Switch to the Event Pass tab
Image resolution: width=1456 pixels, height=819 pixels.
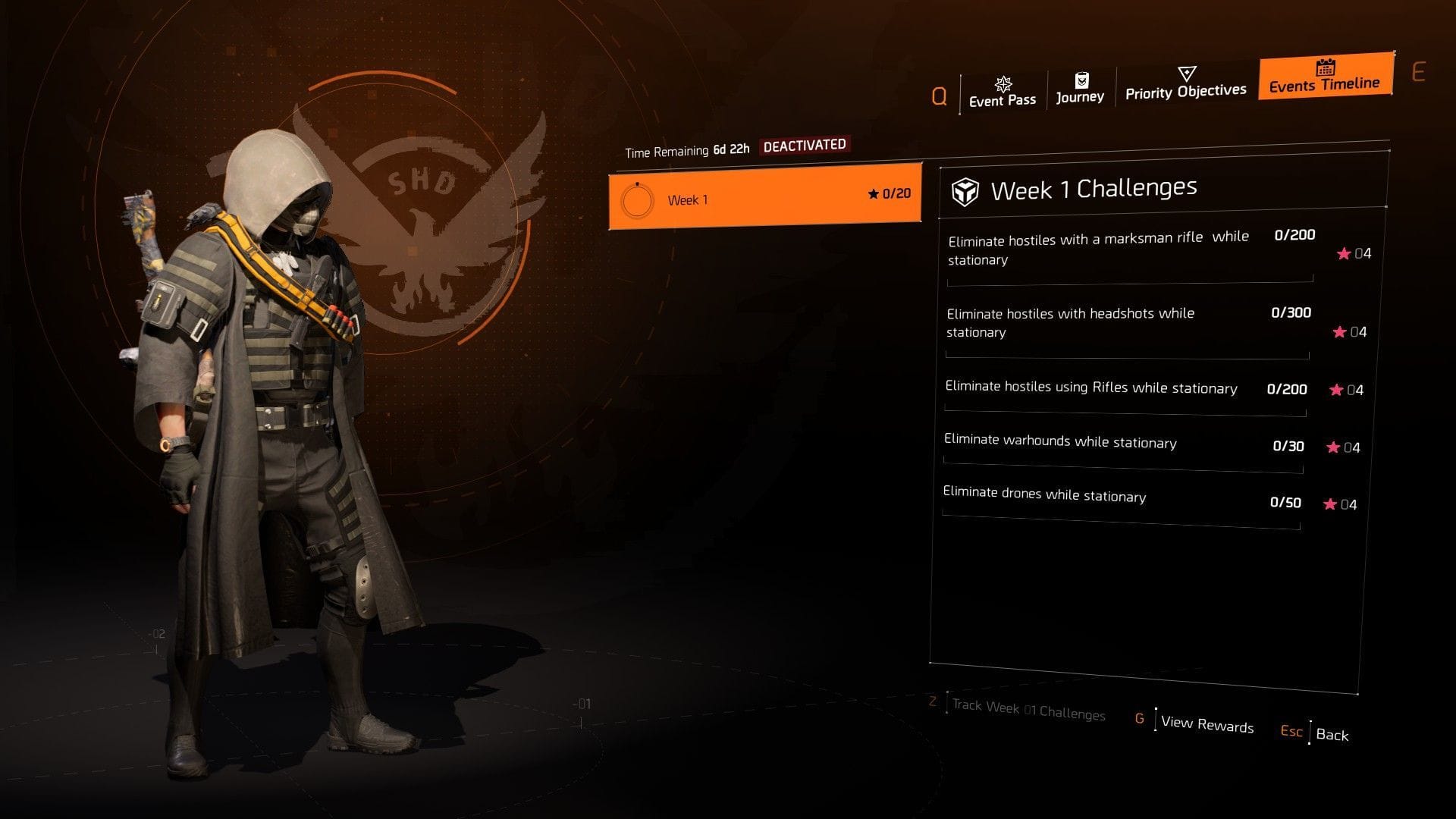click(x=1003, y=97)
